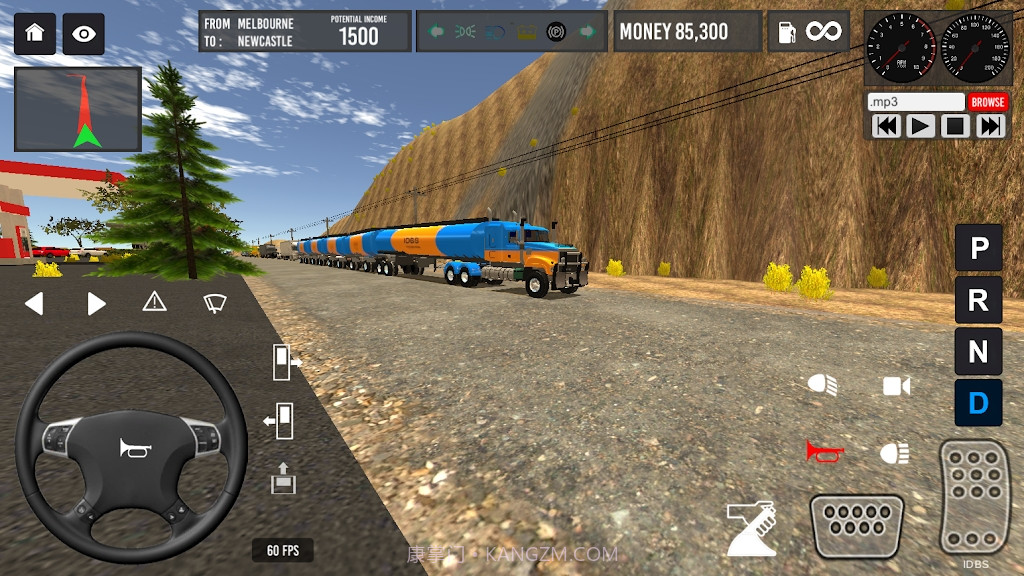
Task: Engage the handbrake lever
Action: pyautogui.click(x=751, y=529)
